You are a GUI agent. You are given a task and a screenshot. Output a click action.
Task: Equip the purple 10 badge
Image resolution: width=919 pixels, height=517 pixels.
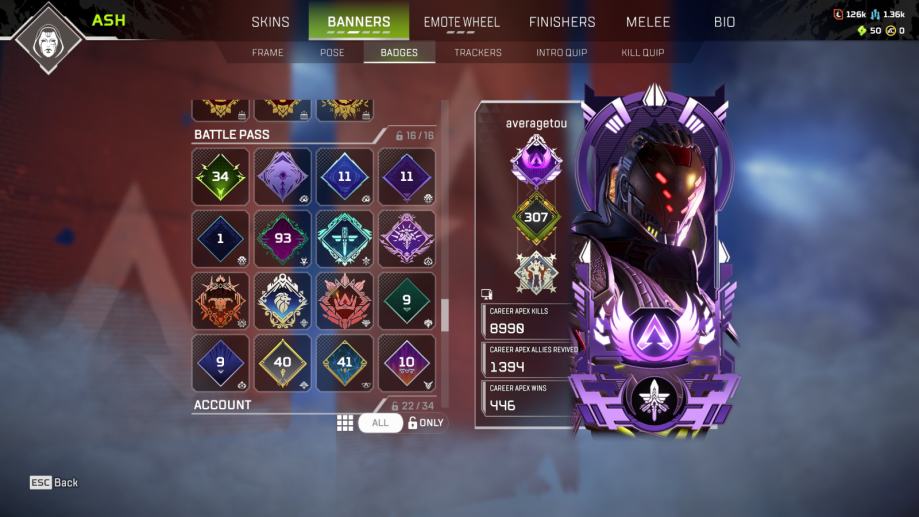point(407,363)
